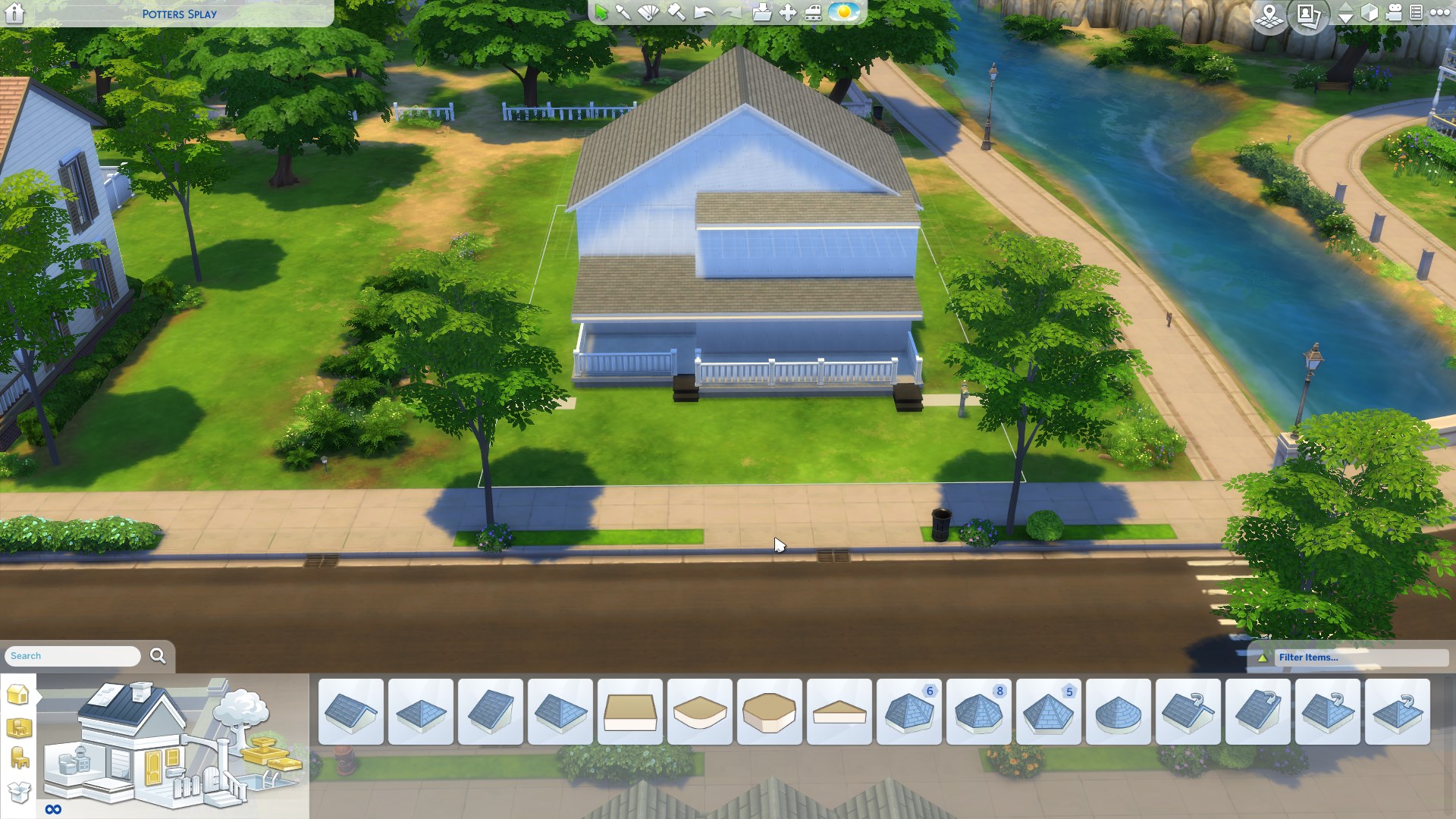Screen dimensions: 1456x819
Task: Toggle the sun time-of-day button
Action: (843, 13)
